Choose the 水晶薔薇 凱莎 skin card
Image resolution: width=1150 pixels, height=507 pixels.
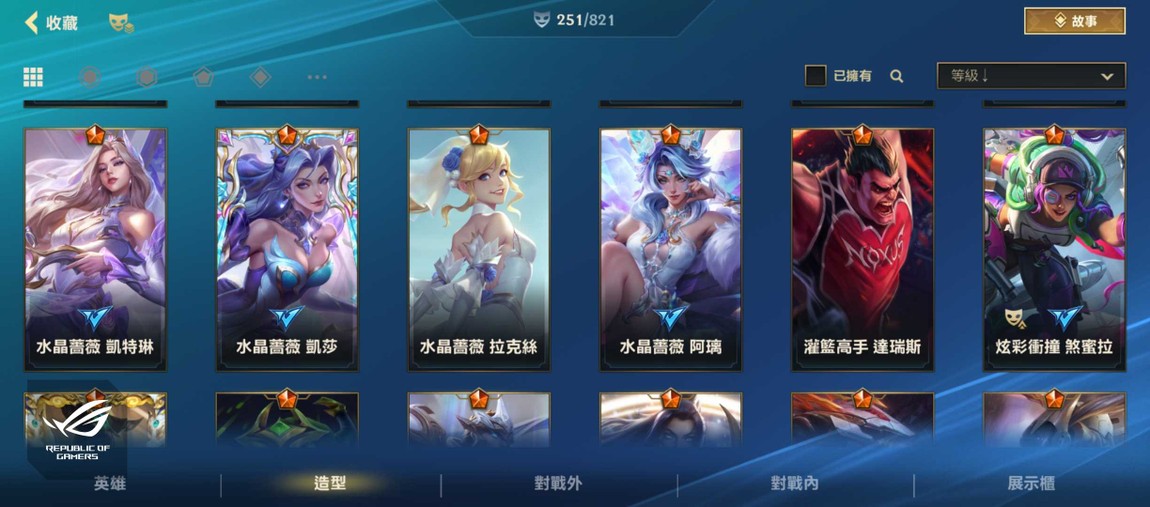[x=287, y=248]
